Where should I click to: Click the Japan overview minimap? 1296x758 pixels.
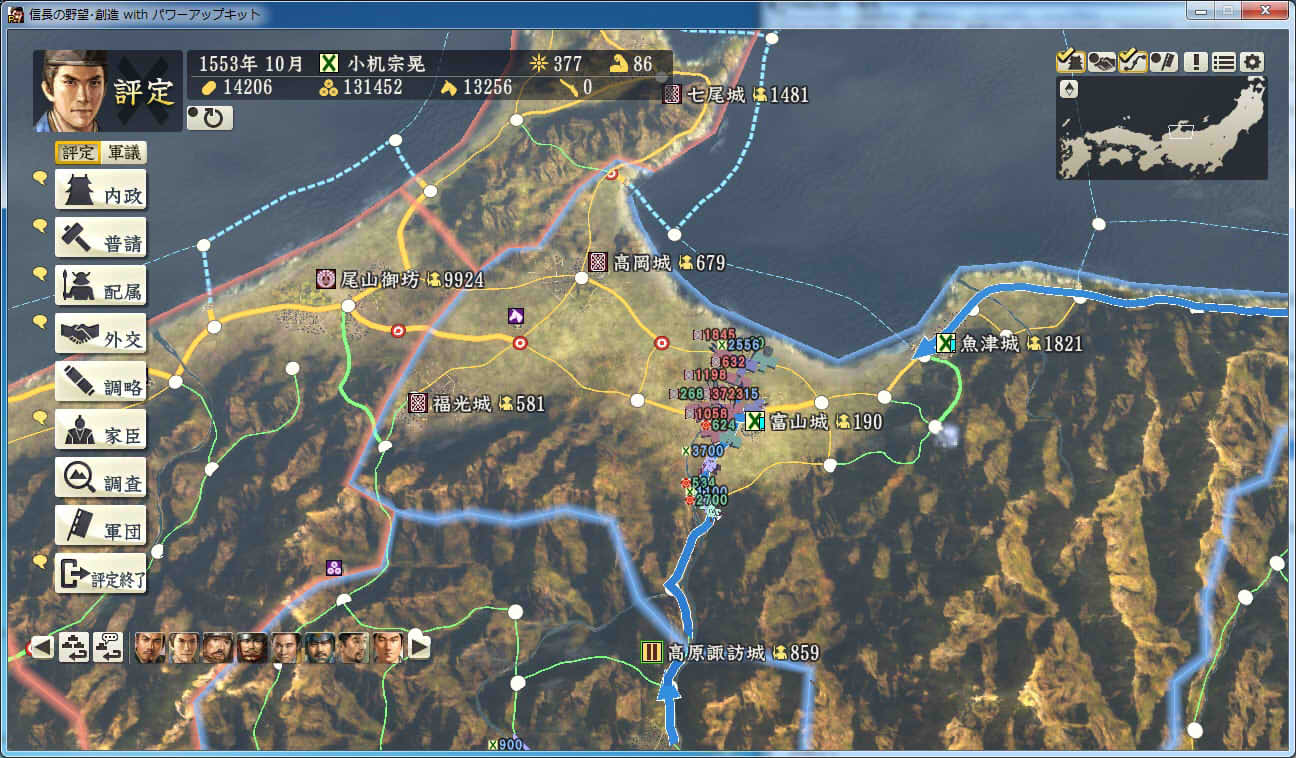tap(1162, 129)
